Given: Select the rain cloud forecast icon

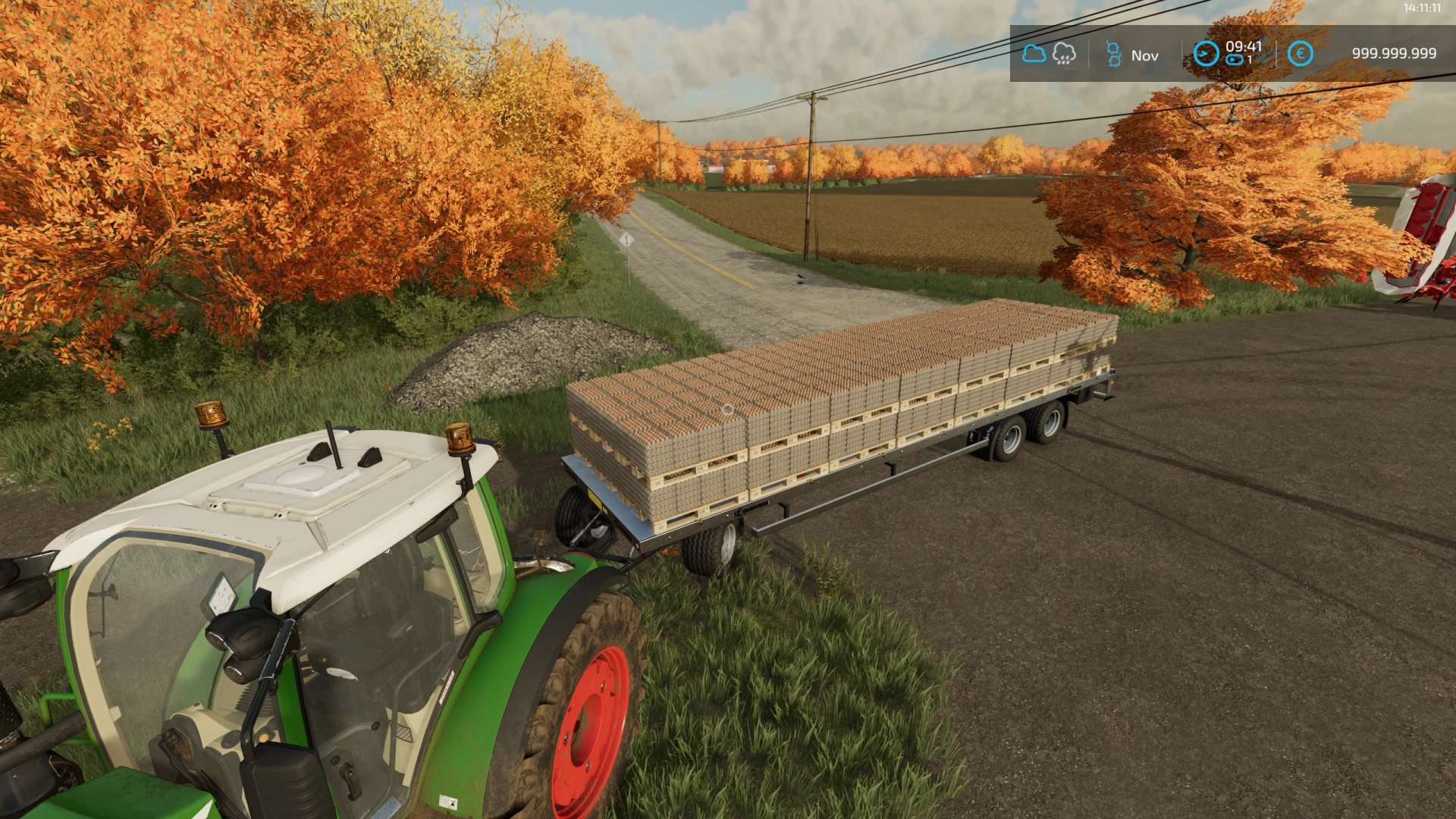Looking at the screenshot, I should (1064, 54).
